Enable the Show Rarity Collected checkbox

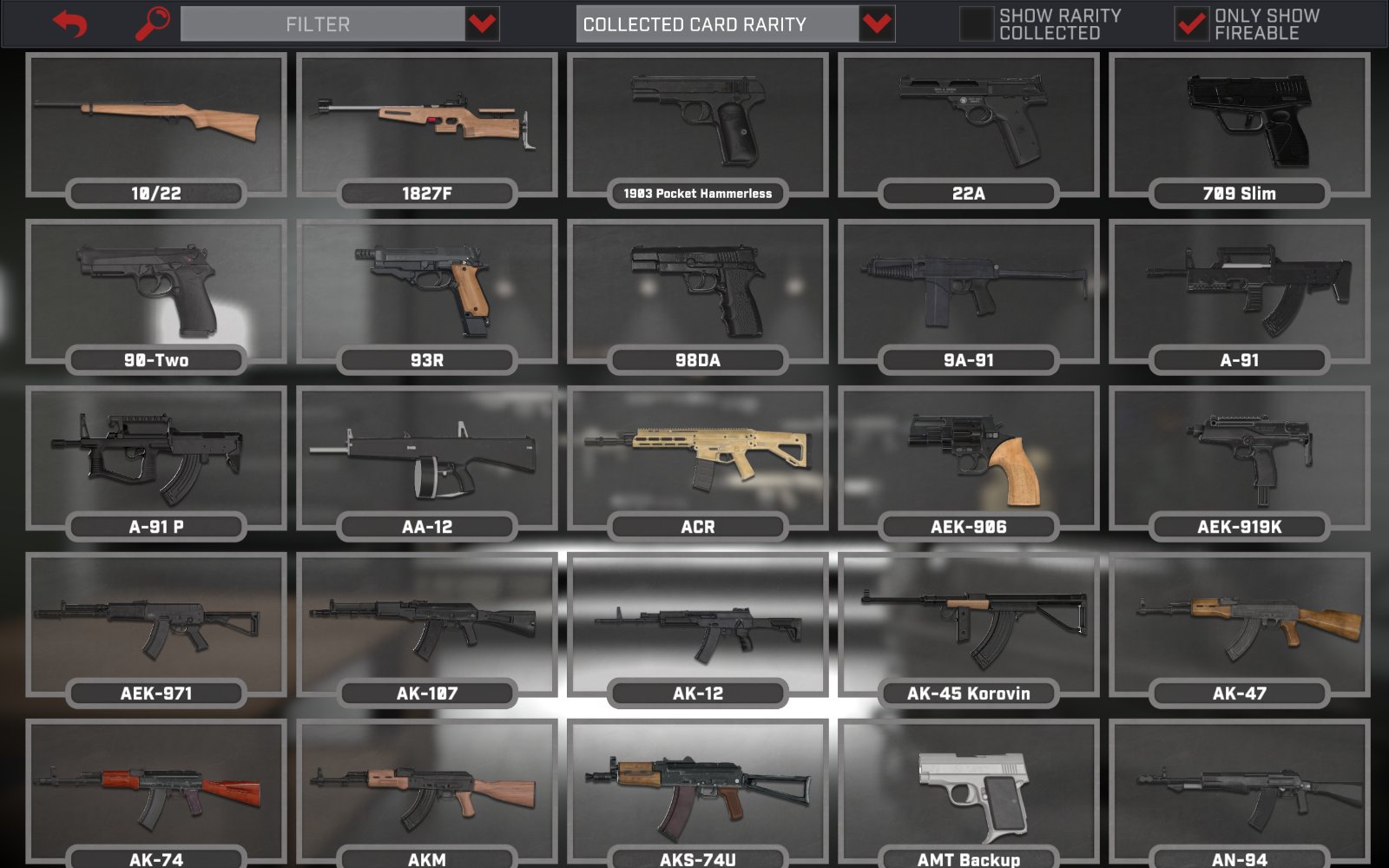976,24
